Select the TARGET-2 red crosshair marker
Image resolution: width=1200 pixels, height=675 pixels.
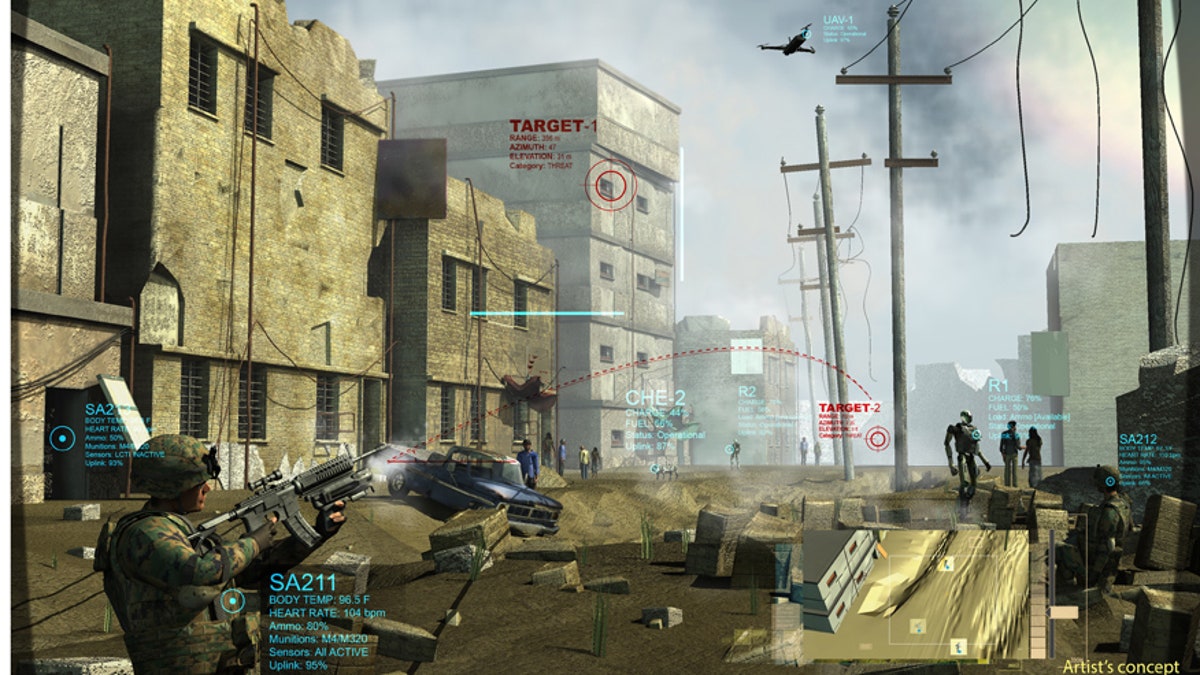pyautogui.click(x=878, y=438)
